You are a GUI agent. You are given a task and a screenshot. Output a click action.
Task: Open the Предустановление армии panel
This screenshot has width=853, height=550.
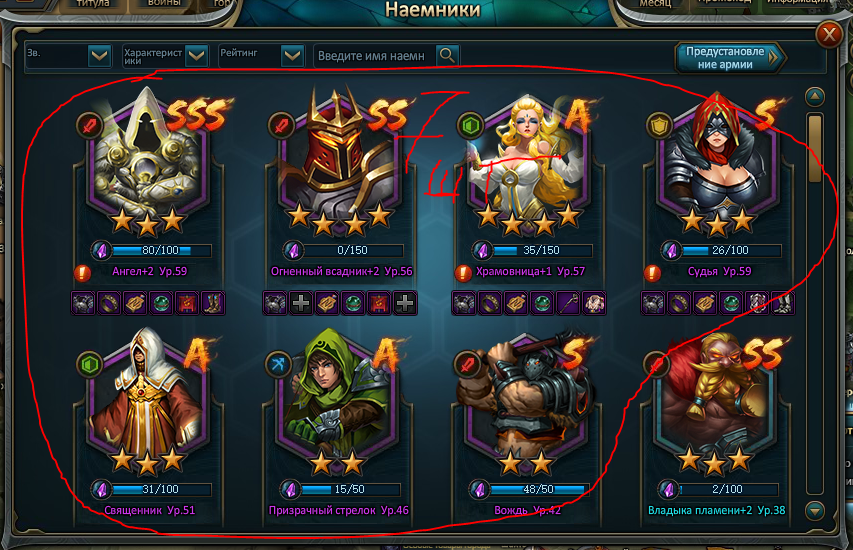click(x=730, y=57)
